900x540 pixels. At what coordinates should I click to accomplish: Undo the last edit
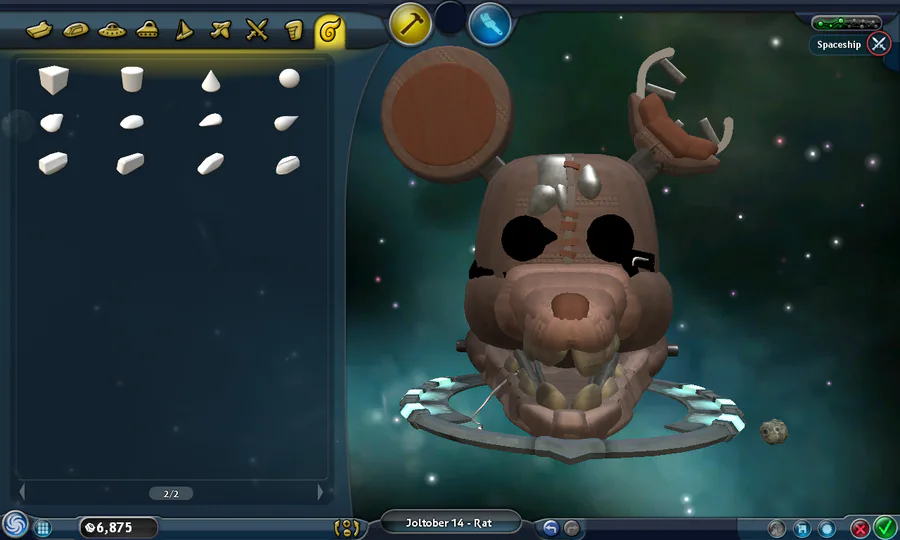pyautogui.click(x=550, y=527)
